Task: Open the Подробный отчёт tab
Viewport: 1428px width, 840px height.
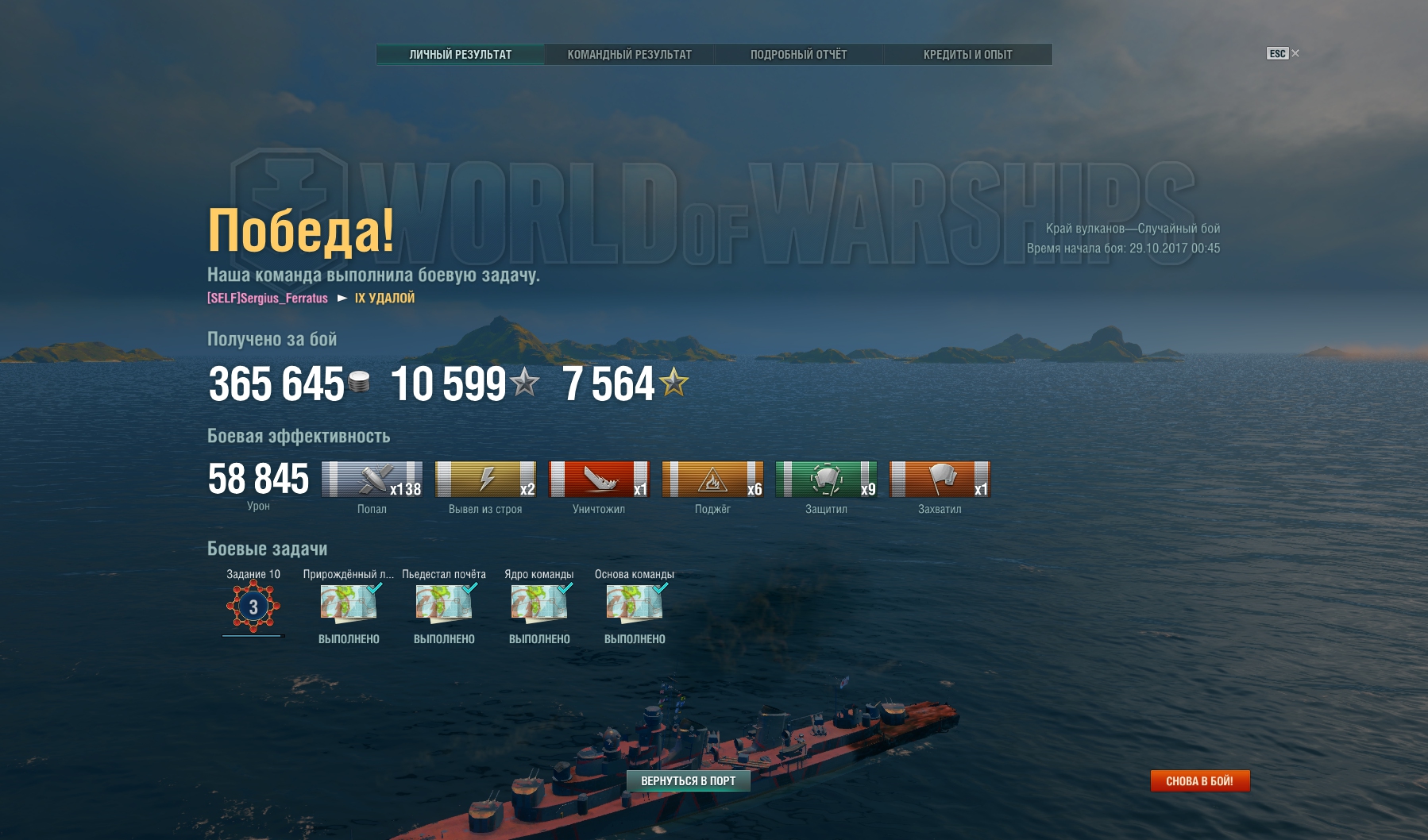Action: click(x=798, y=55)
